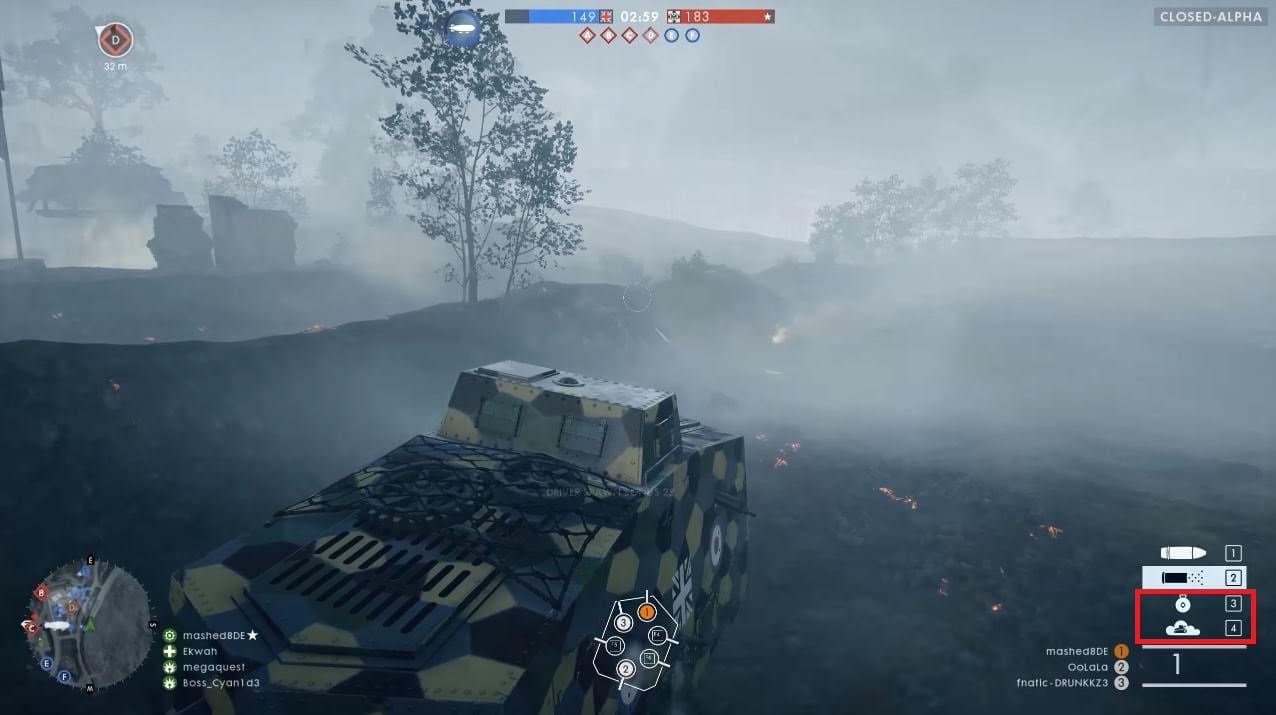Select vehicle passenger fnatic-DRUNKKZ3 in seat 3
Viewport: 1276px width, 715px height.
pos(1063,683)
